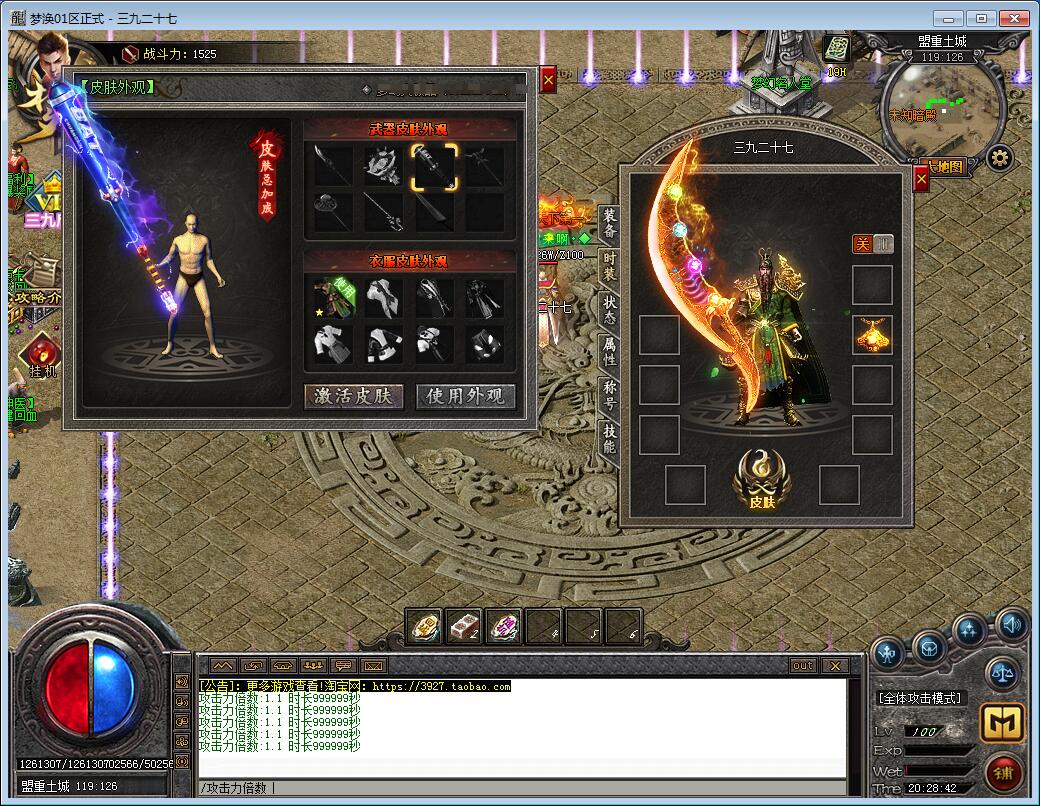Click the chat input field
The height and width of the screenshot is (806, 1040).
tap(520, 787)
